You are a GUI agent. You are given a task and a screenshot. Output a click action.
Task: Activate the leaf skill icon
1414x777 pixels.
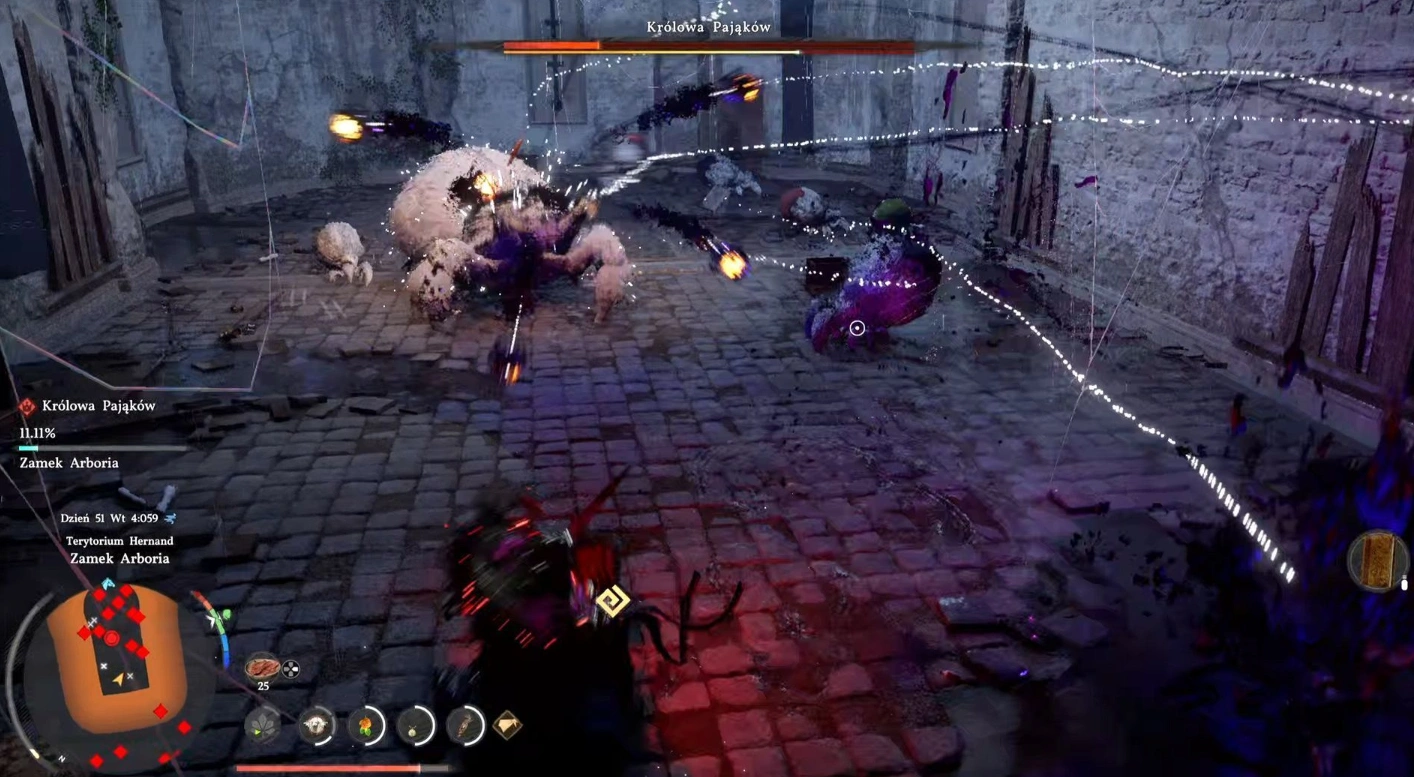pos(263,725)
